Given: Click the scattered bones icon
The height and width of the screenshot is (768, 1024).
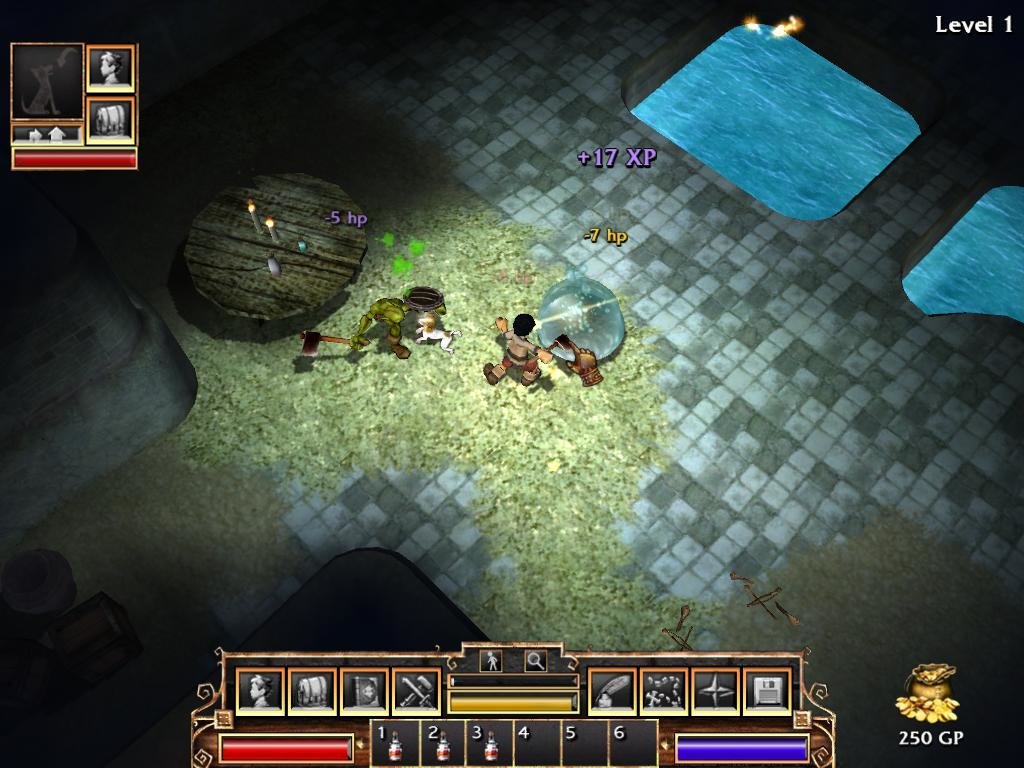Looking at the screenshot, I should (663, 691).
